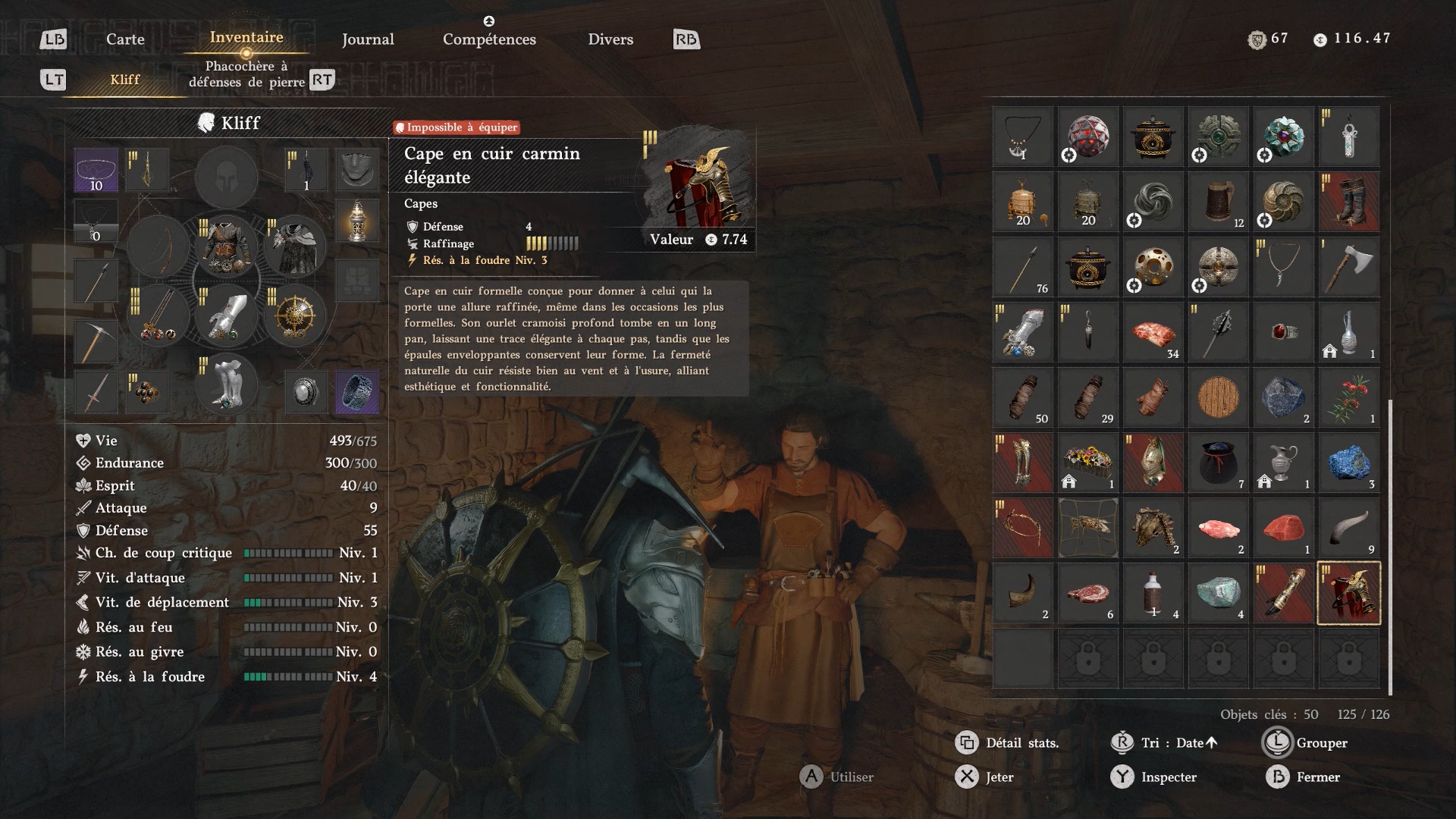Image resolution: width=1456 pixels, height=819 pixels.
Task: Open the Carte tab
Action: (125, 39)
